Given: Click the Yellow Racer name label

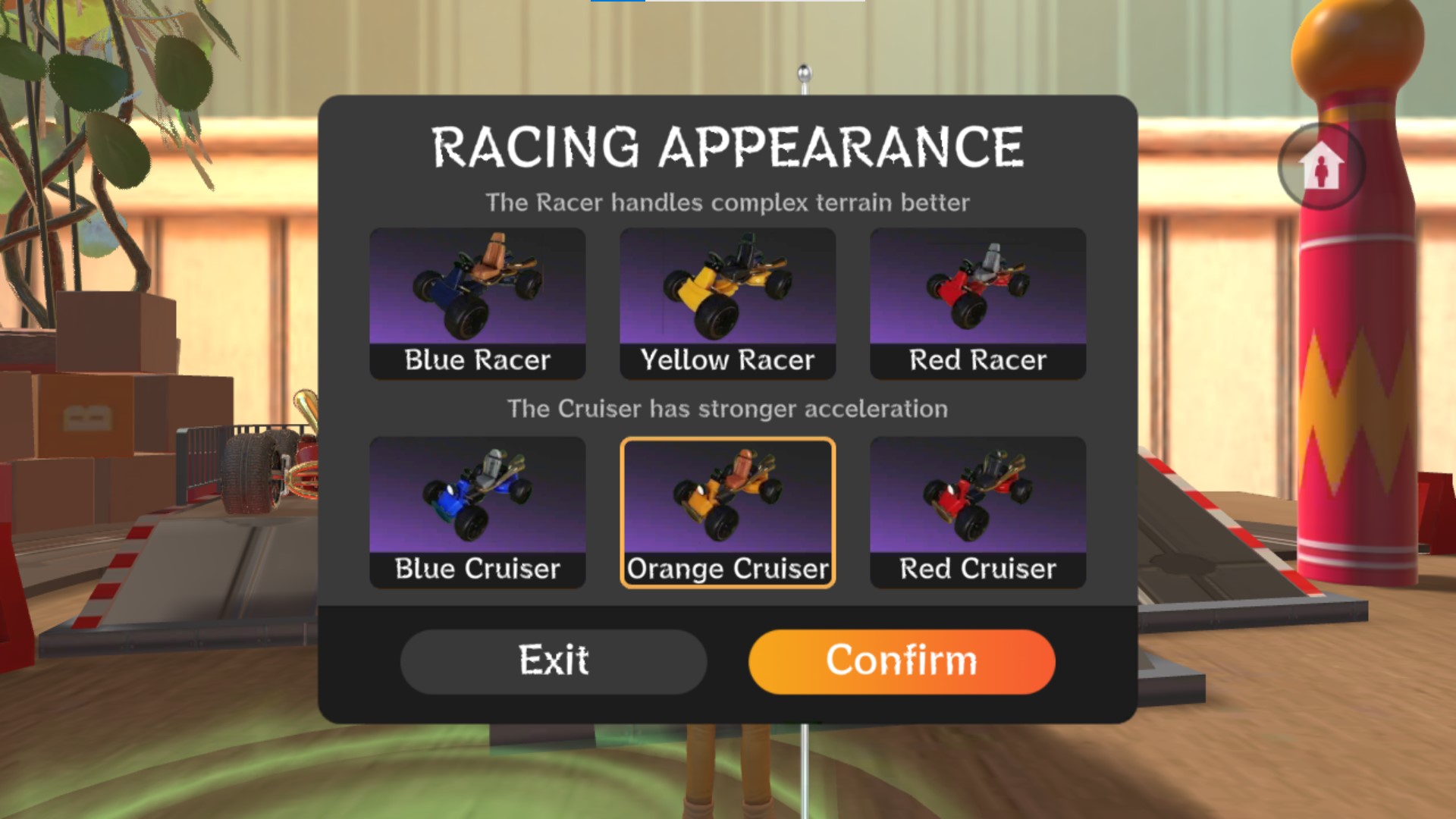Looking at the screenshot, I should (x=726, y=359).
